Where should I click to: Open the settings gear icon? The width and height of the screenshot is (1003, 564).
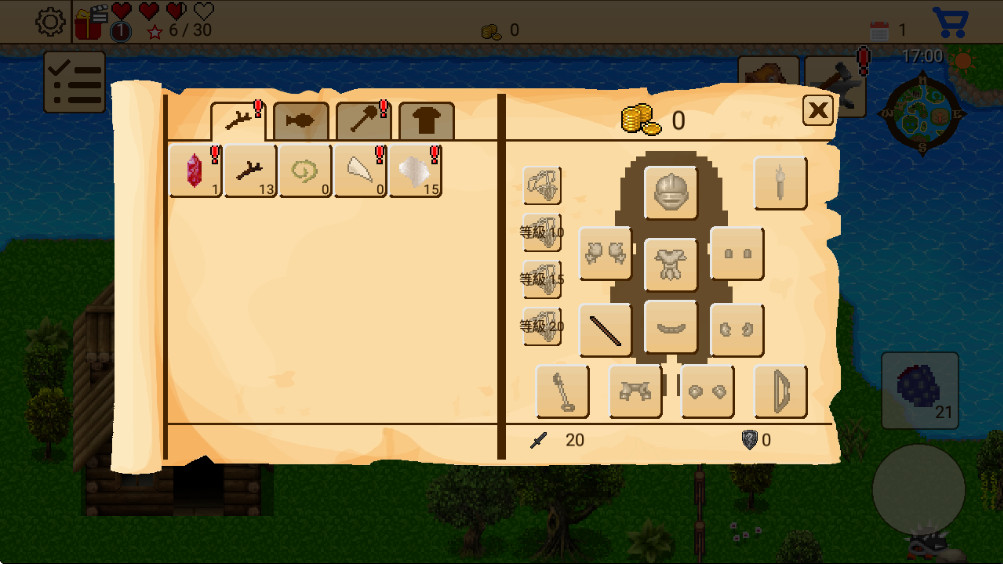click(x=50, y=22)
